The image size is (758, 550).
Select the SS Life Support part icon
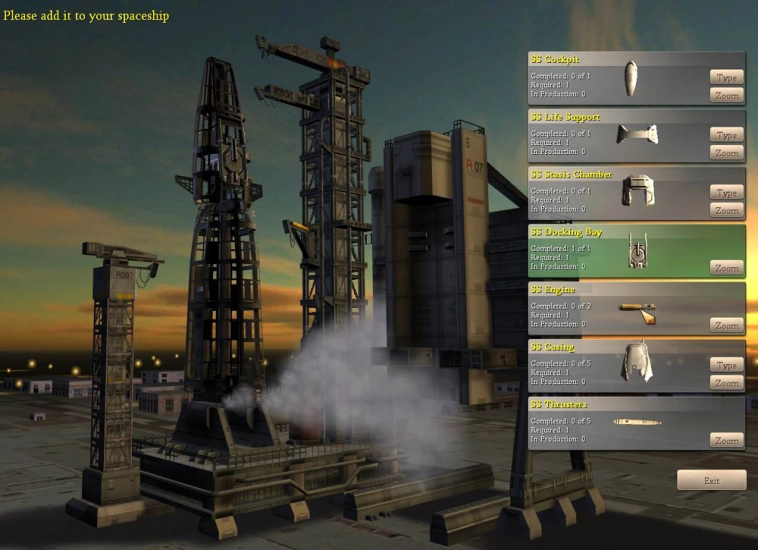coord(636,135)
